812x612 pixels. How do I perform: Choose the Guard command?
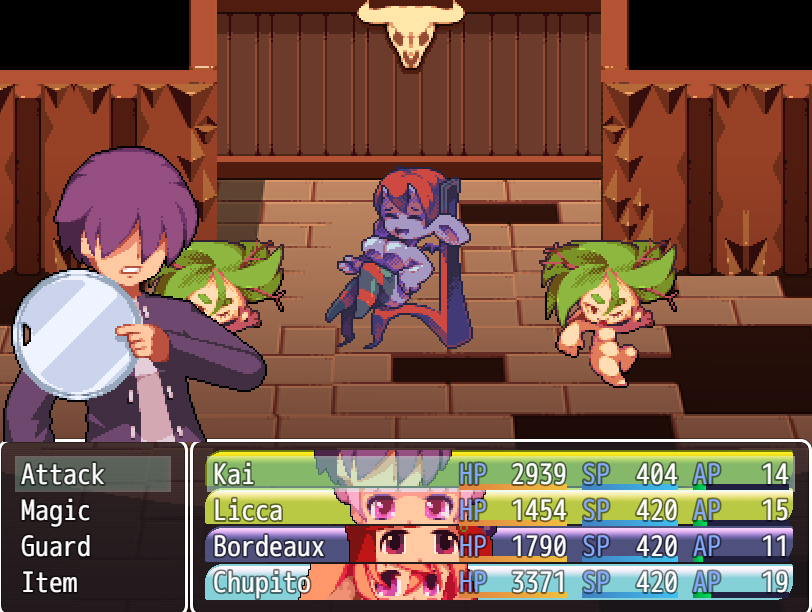point(92,547)
